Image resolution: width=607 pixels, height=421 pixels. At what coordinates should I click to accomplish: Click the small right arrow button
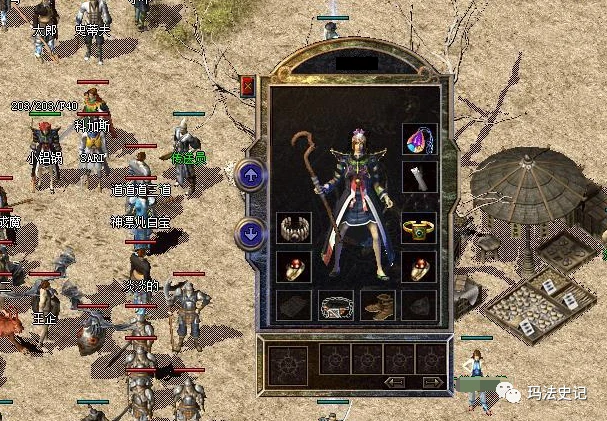432,382
